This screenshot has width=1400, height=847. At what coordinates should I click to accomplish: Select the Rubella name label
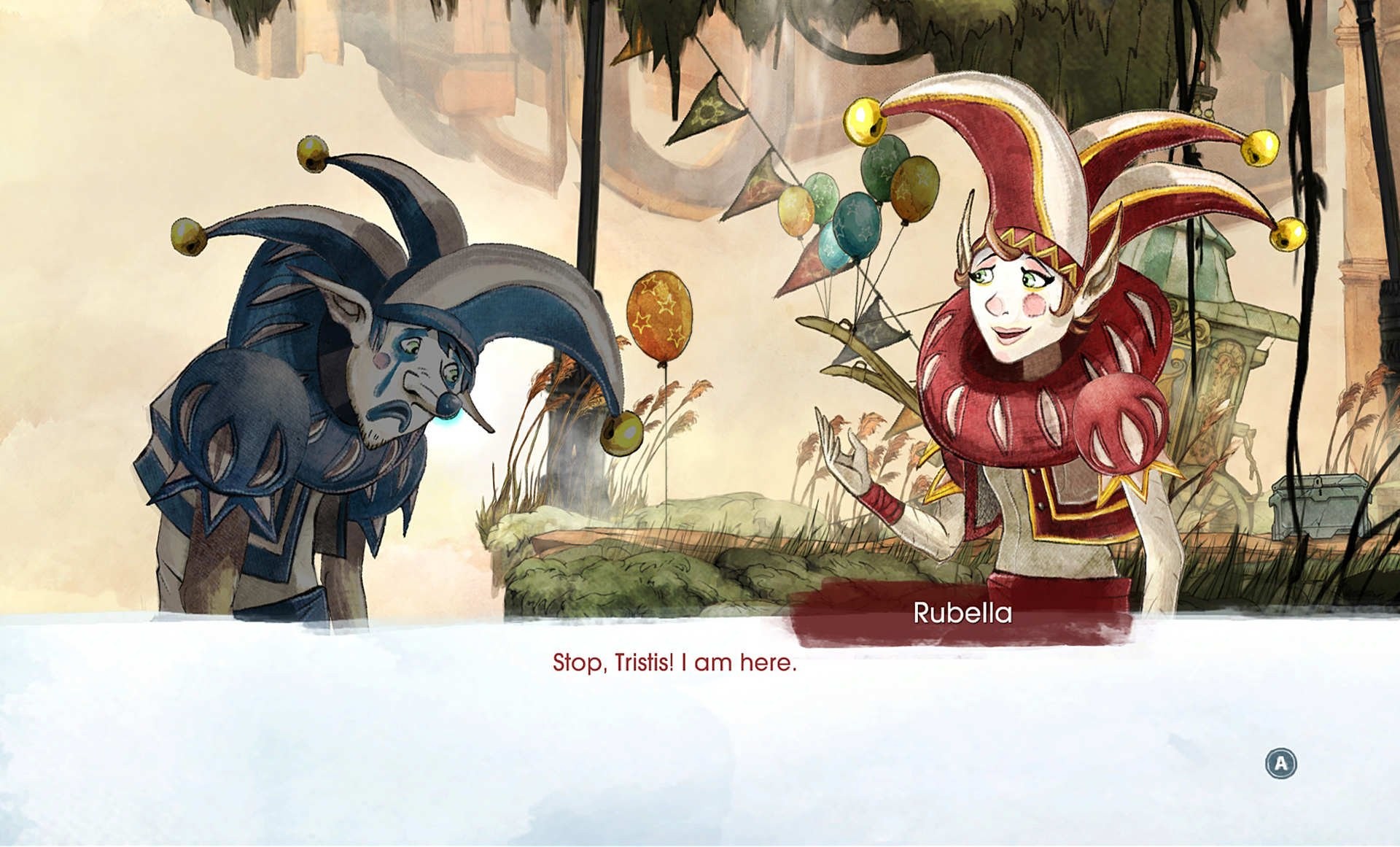tap(963, 615)
